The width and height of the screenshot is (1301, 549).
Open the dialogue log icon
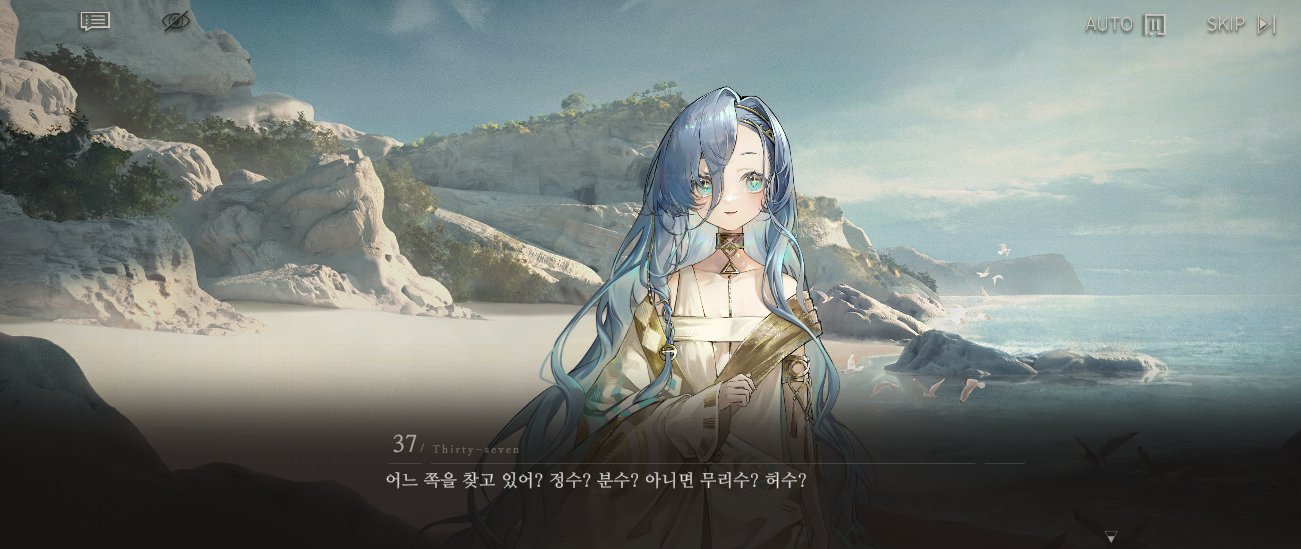pyautogui.click(x=95, y=21)
